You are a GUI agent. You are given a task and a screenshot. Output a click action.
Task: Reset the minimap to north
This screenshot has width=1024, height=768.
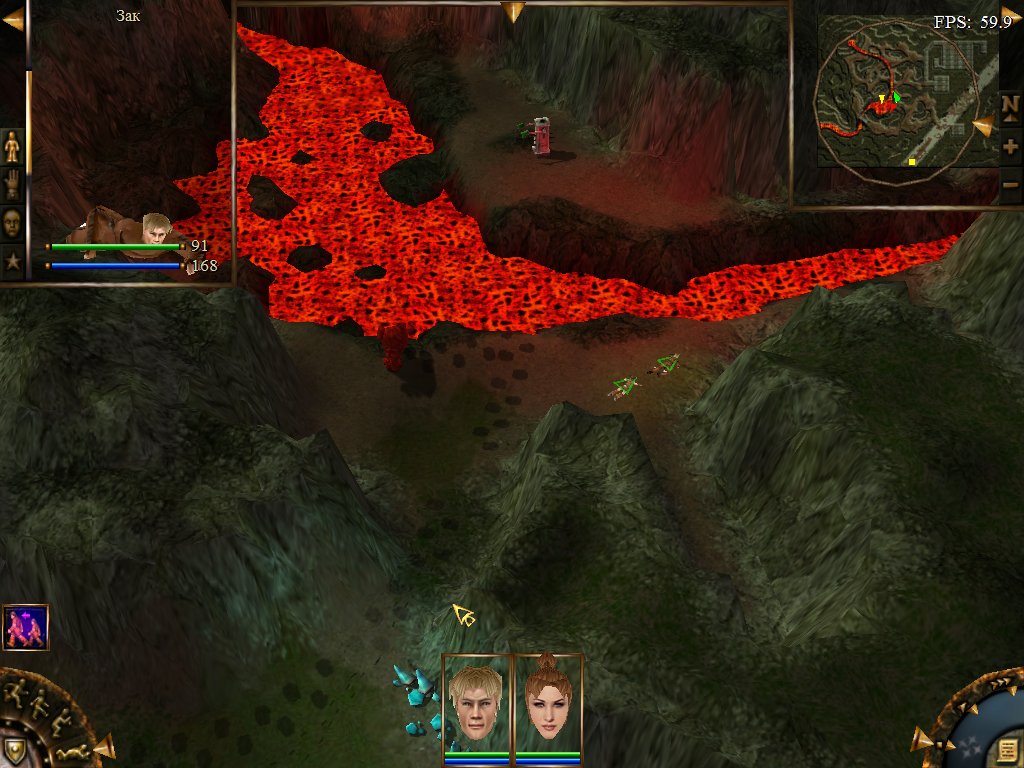pos(1010,105)
